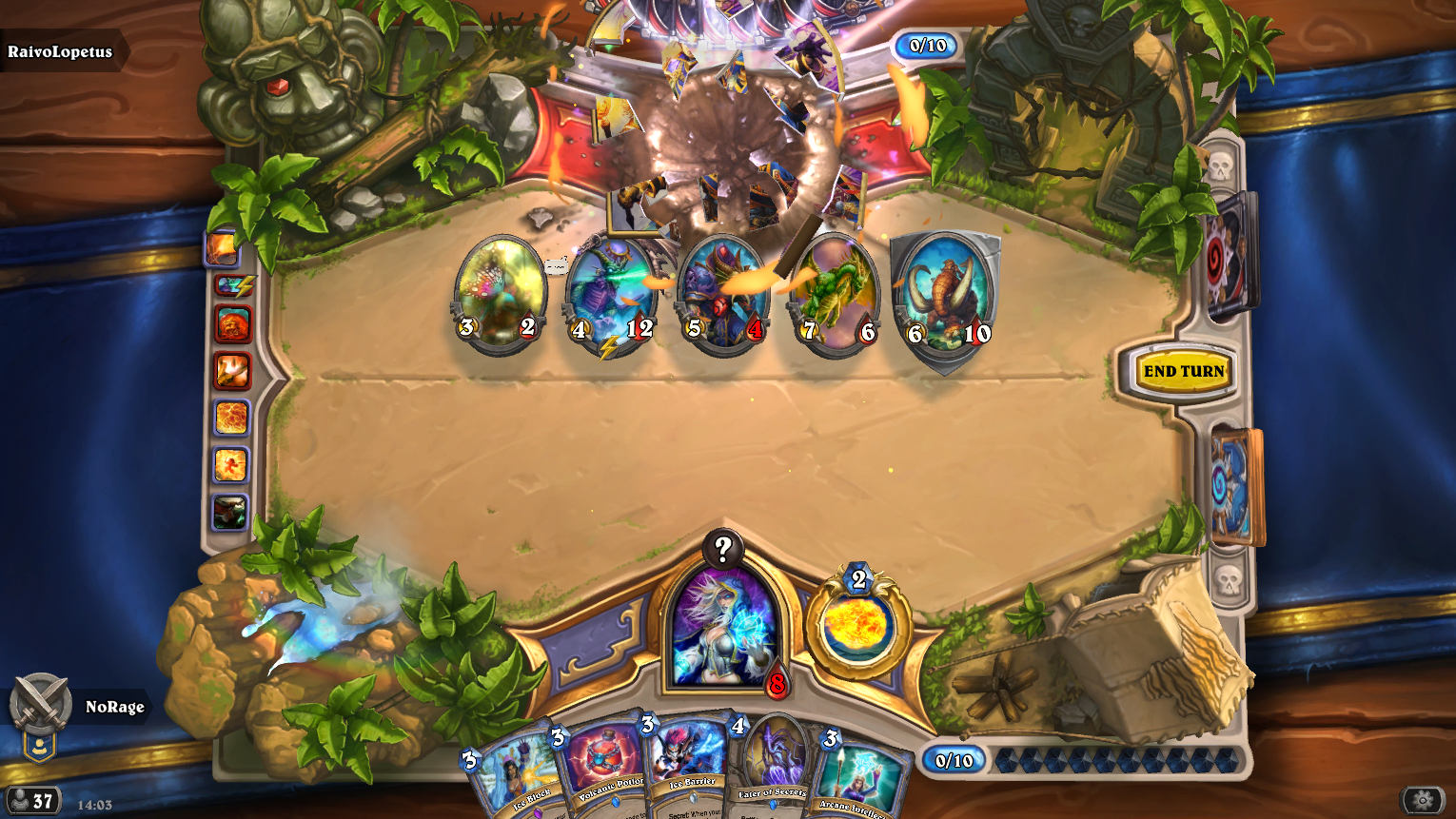Screen dimensions: 1456x819
Task: Target the enemy 4/12 minion
Action: (611, 295)
